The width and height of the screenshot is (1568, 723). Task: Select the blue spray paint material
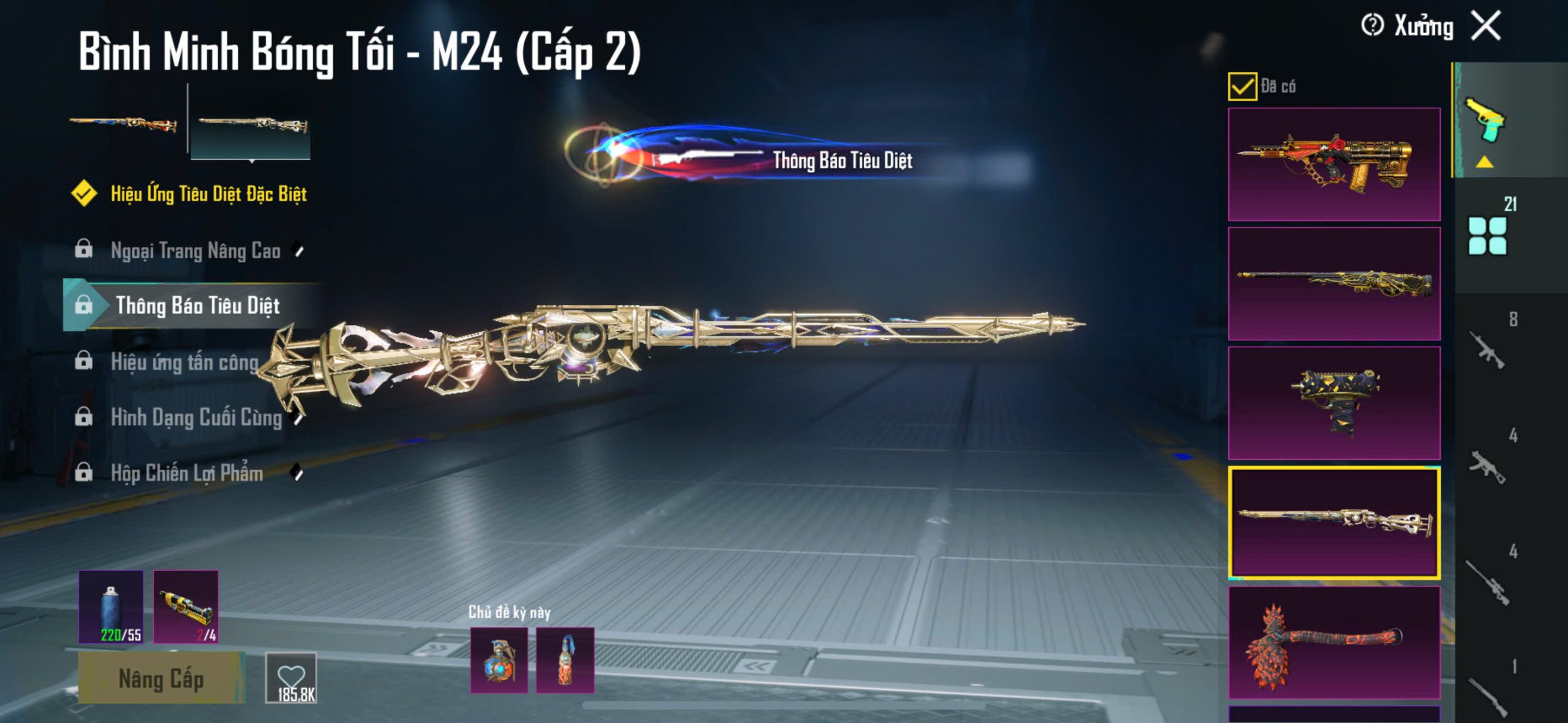point(111,607)
